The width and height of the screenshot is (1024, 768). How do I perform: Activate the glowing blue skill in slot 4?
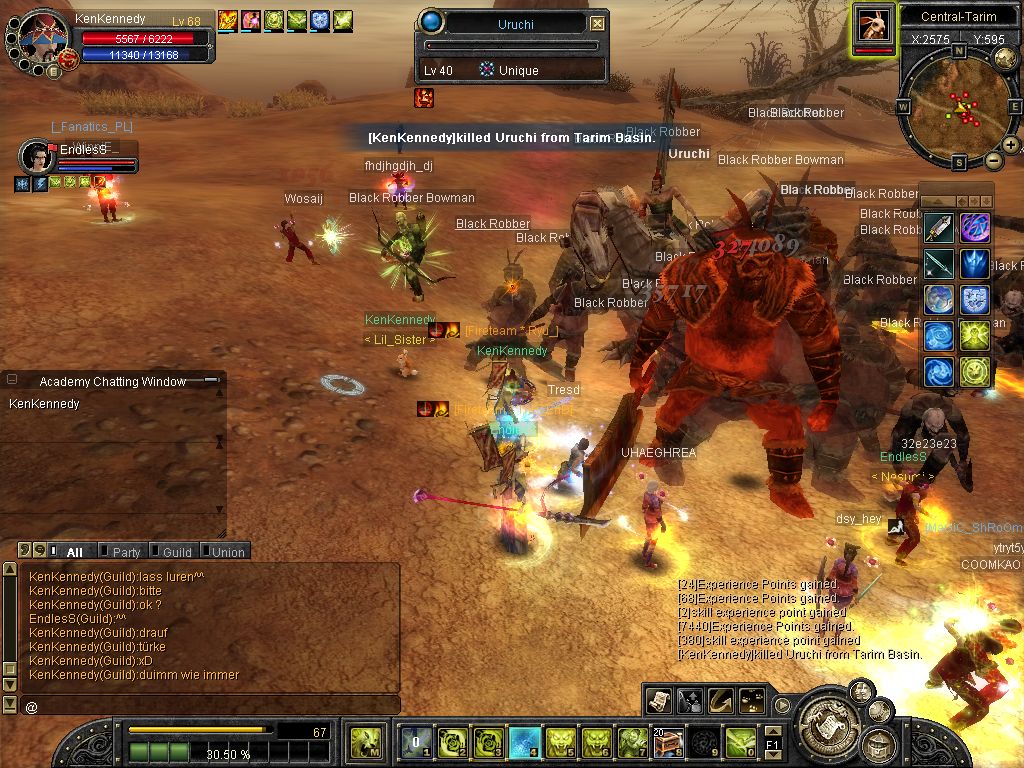[524, 743]
